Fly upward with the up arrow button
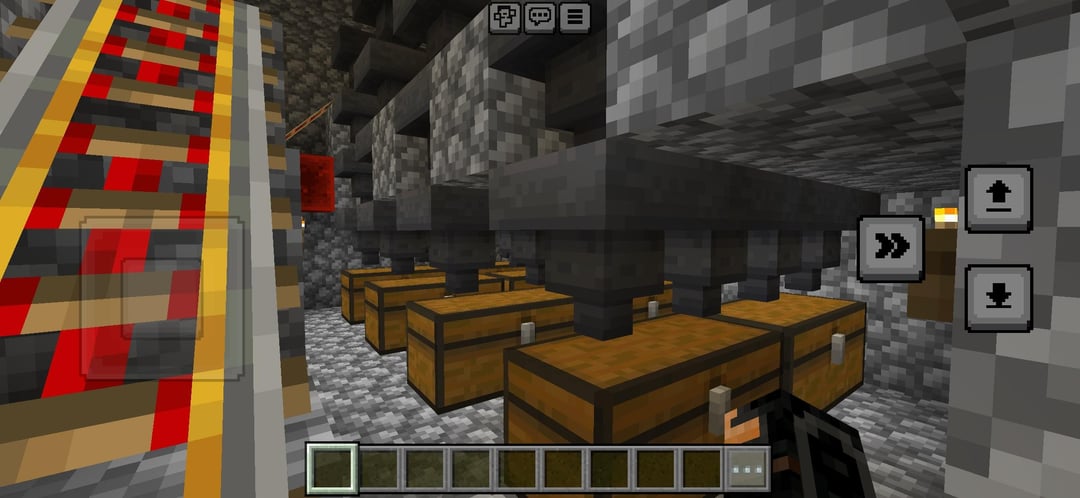Viewport: 1080px width, 498px height. click(998, 199)
